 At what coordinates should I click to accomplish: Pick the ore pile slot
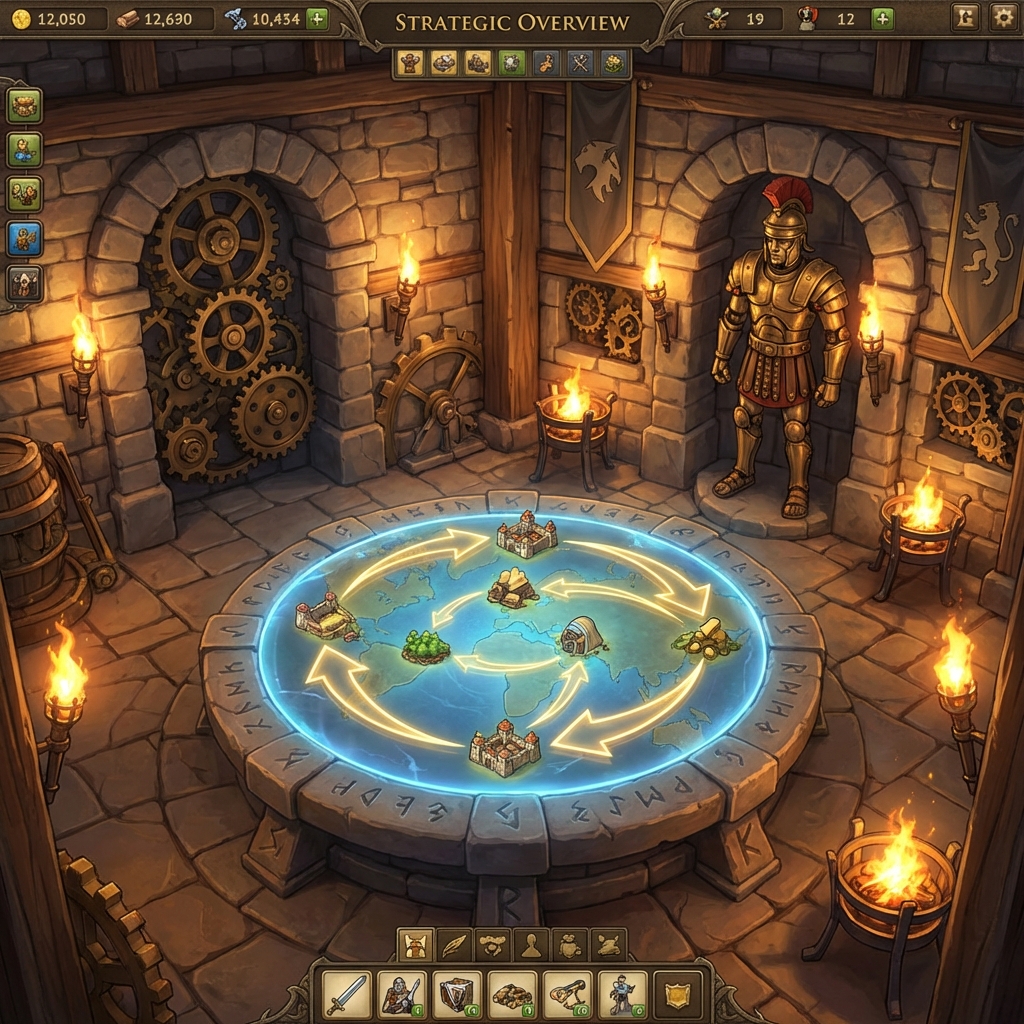(x=512, y=995)
